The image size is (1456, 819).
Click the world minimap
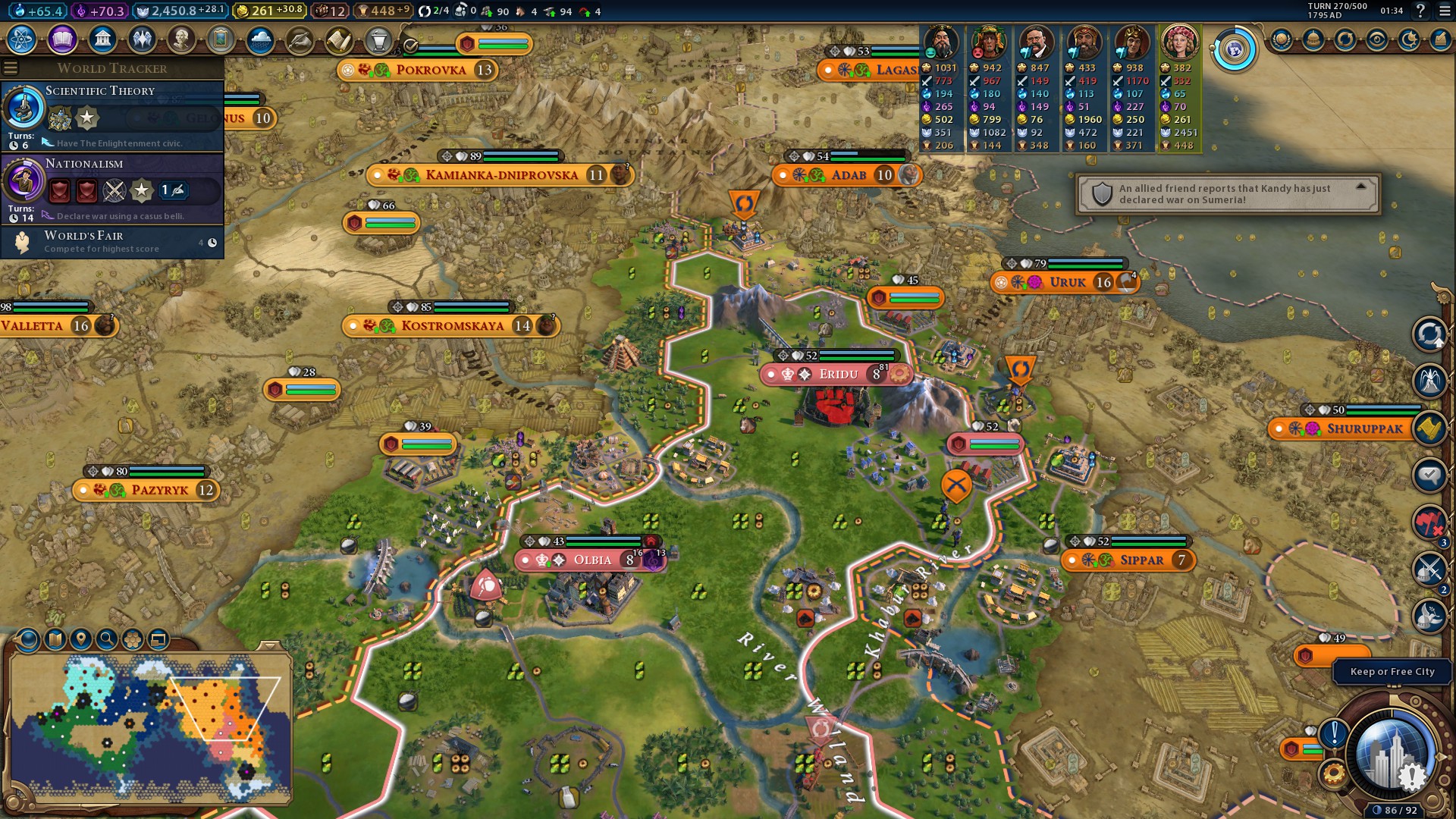(x=150, y=728)
